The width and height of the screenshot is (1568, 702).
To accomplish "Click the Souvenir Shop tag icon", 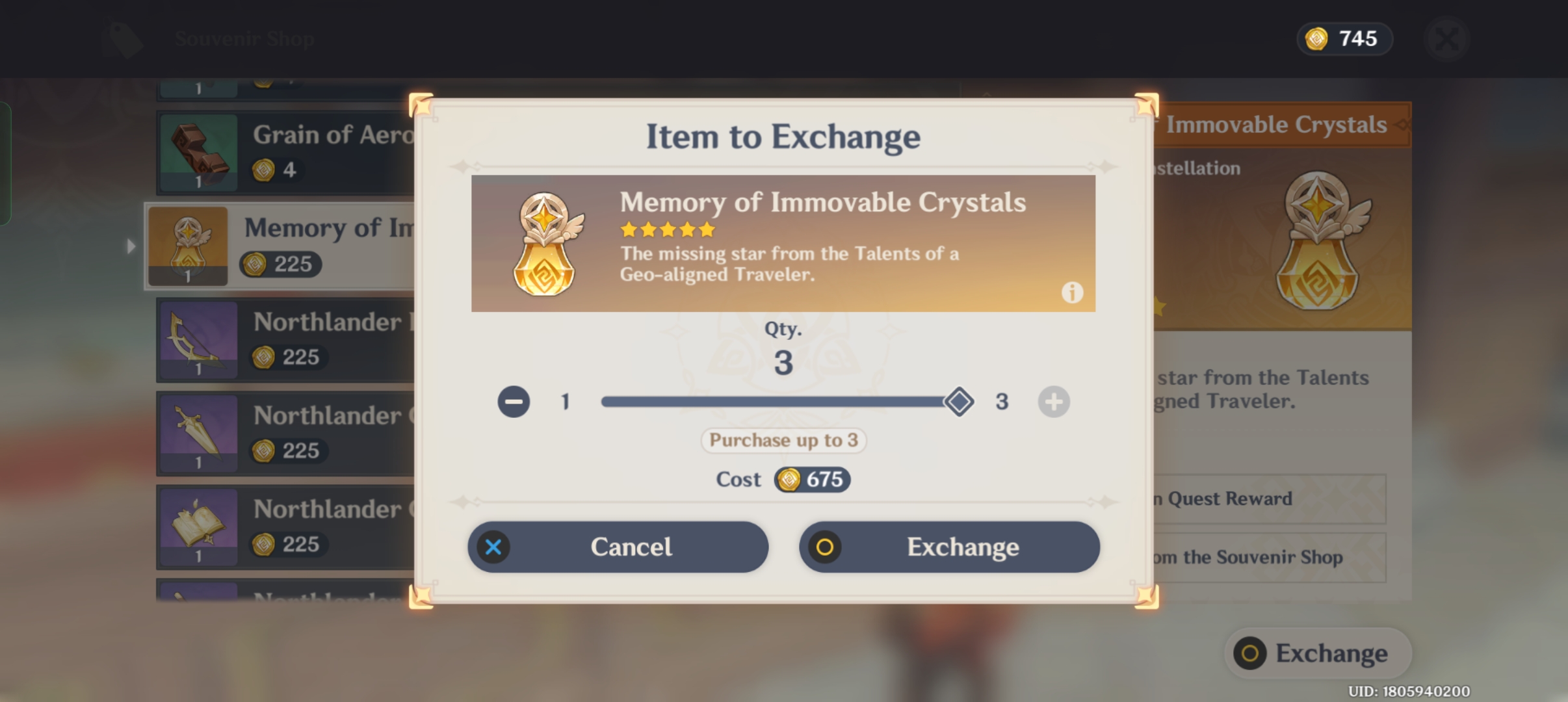I will coord(122,38).
